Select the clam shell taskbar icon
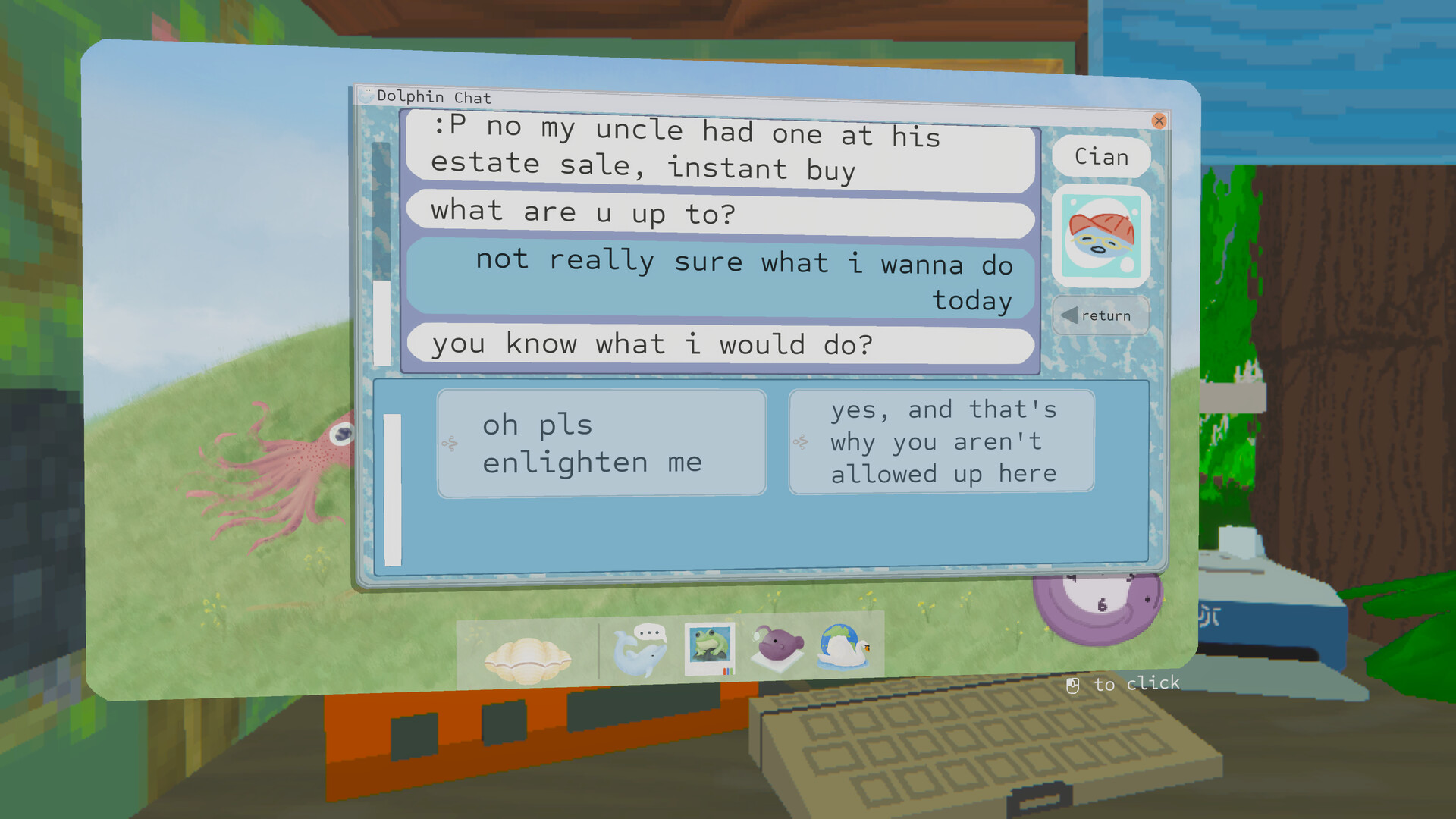The width and height of the screenshot is (1456, 819). tap(527, 652)
